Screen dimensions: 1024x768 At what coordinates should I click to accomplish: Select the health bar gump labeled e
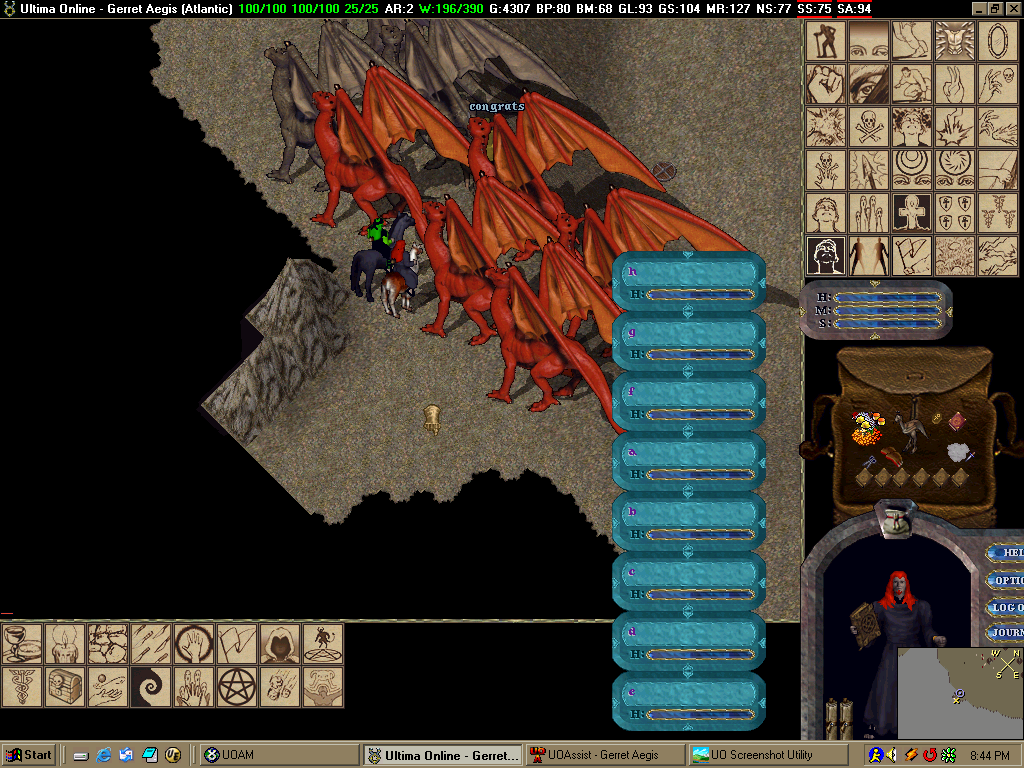tap(688, 701)
